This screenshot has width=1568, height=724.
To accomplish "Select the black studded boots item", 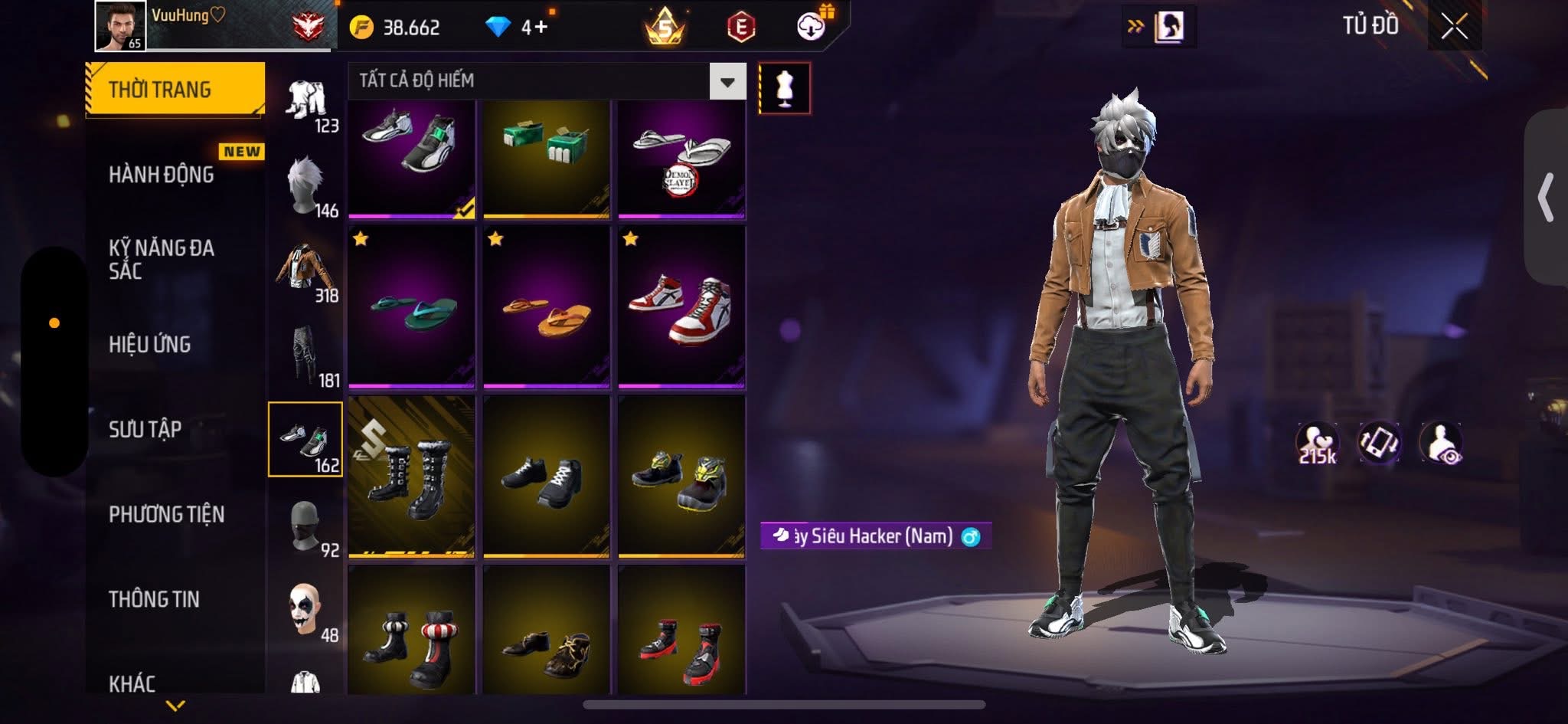I will 412,476.
